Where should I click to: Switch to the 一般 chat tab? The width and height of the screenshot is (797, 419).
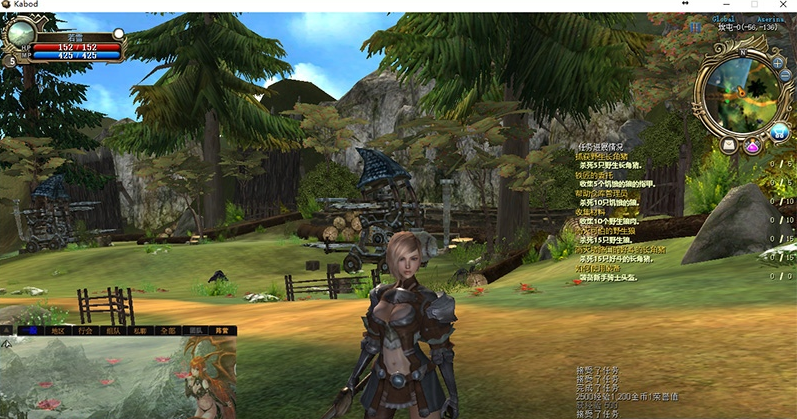coord(31,330)
